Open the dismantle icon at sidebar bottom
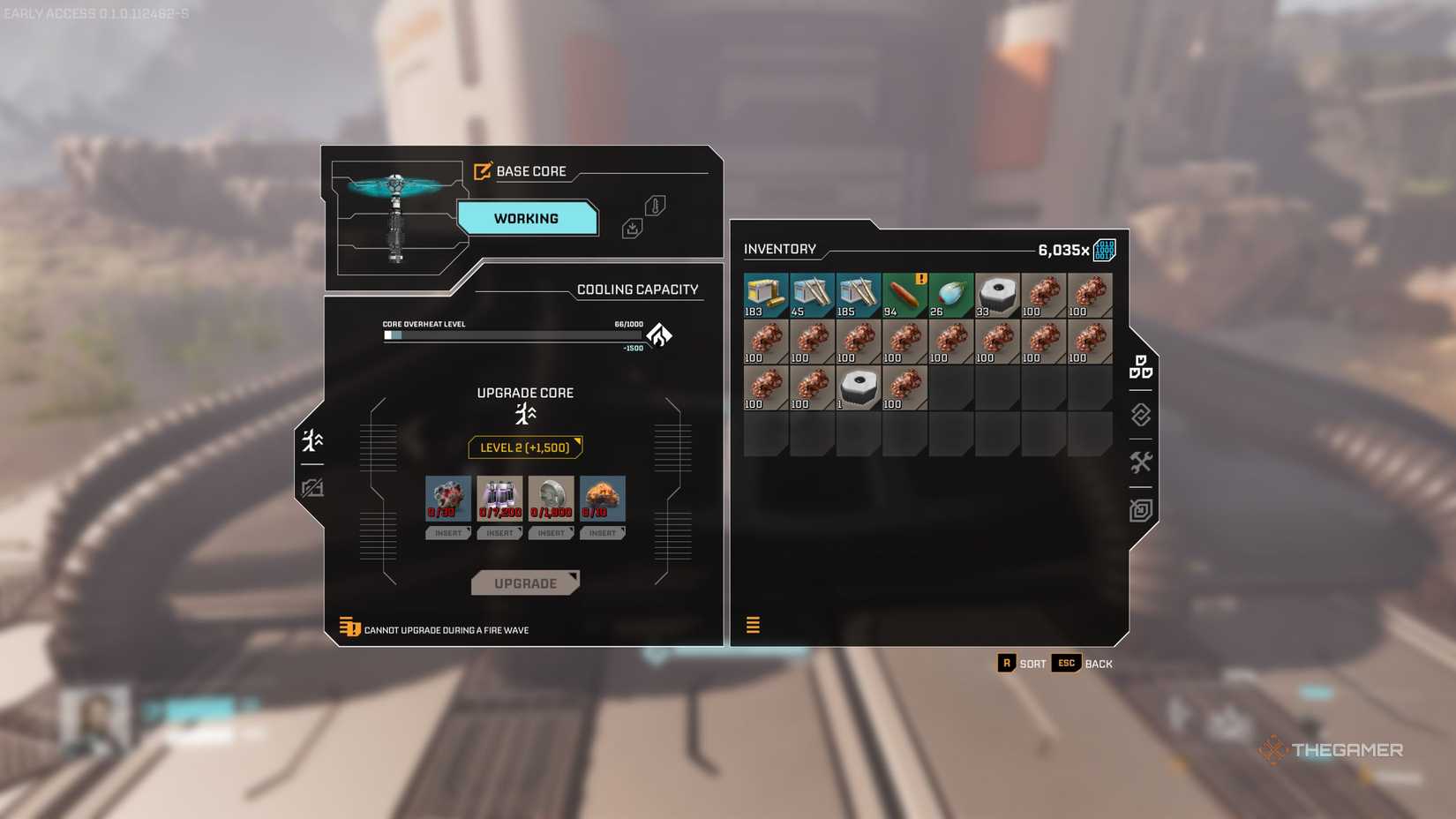This screenshot has width=1456, height=819. [1140, 509]
